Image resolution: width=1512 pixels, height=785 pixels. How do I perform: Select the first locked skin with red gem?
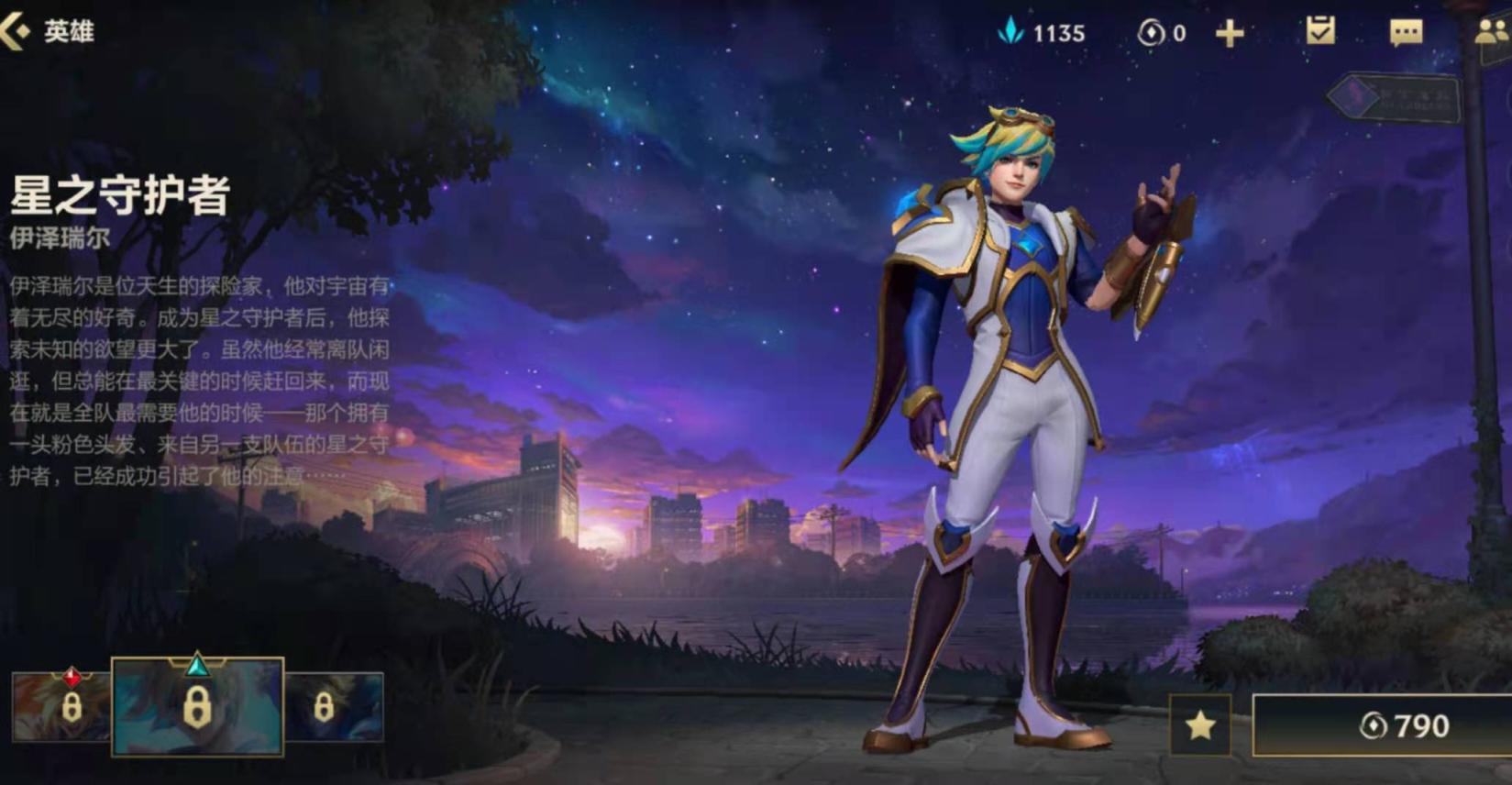tap(61, 707)
